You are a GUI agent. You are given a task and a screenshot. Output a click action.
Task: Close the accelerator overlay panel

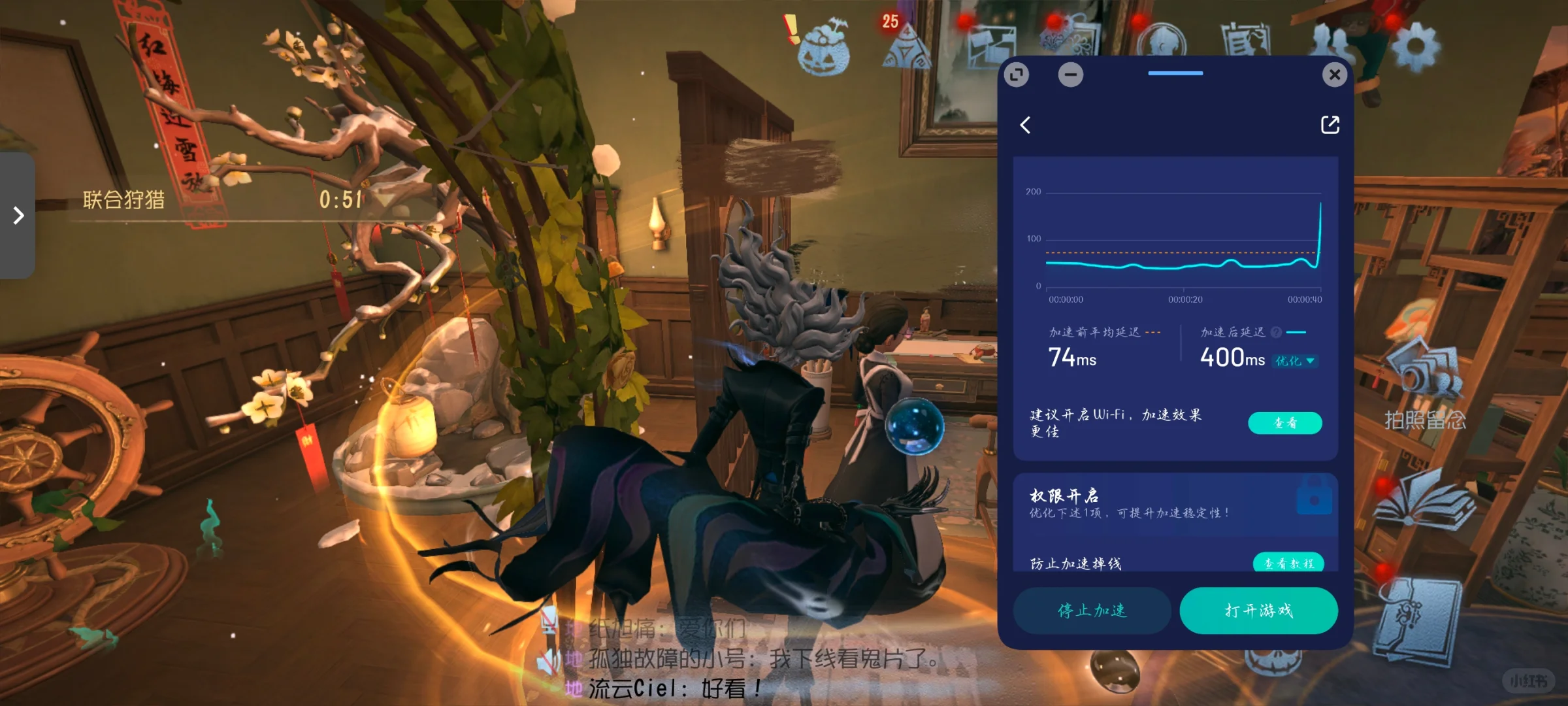1334,75
